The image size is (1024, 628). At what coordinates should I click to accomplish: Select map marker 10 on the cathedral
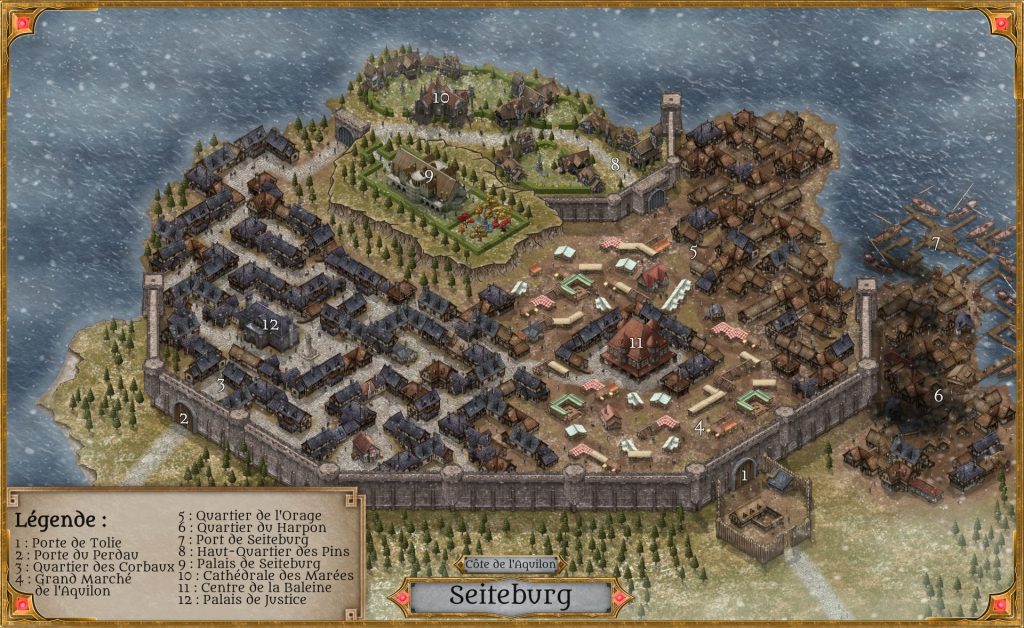pyautogui.click(x=442, y=97)
